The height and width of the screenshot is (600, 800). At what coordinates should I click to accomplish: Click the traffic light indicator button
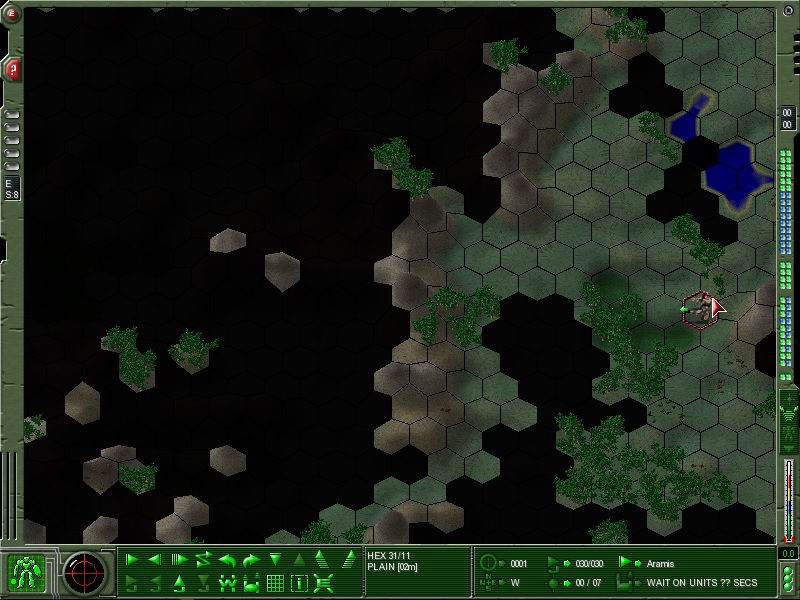788,577
